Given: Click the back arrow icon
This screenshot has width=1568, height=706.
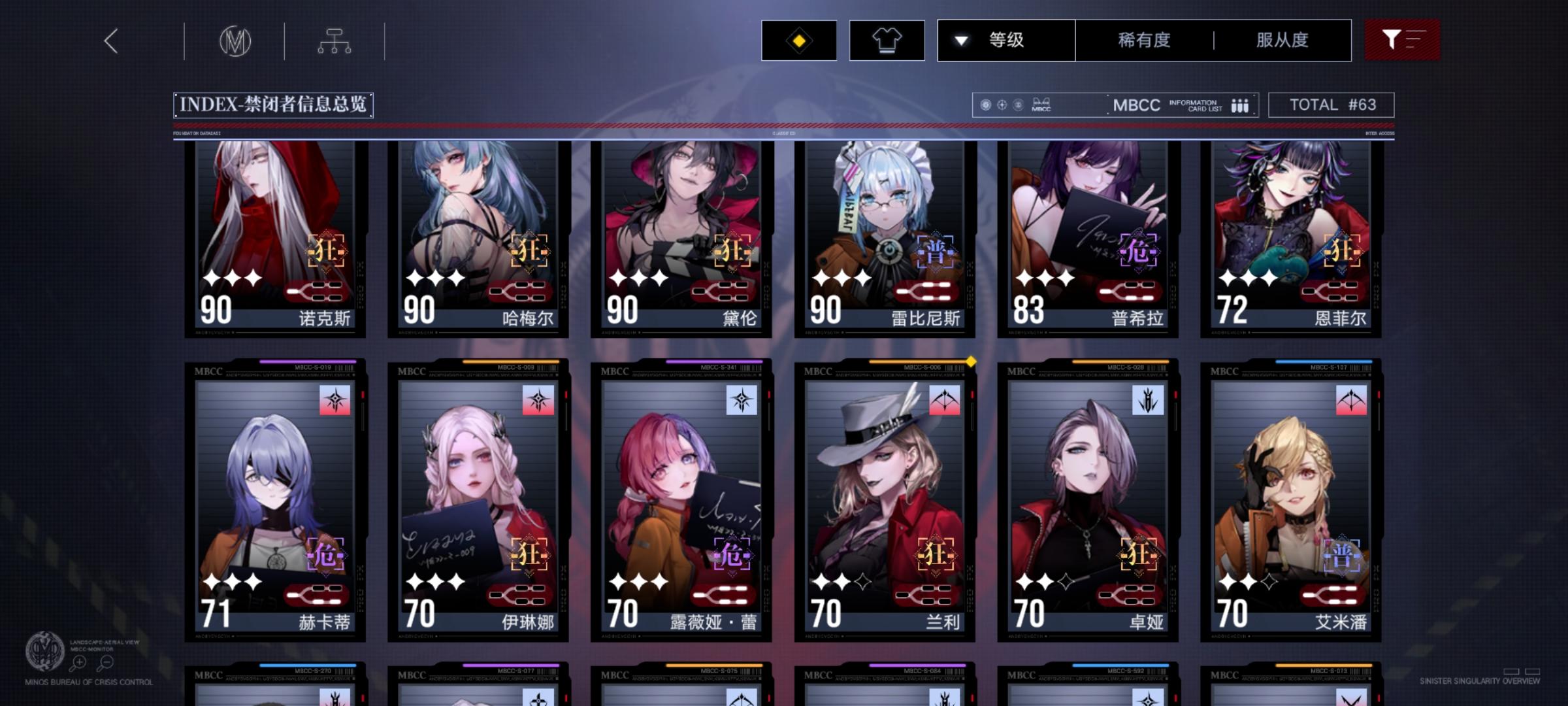Looking at the screenshot, I should [x=111, y=41].
